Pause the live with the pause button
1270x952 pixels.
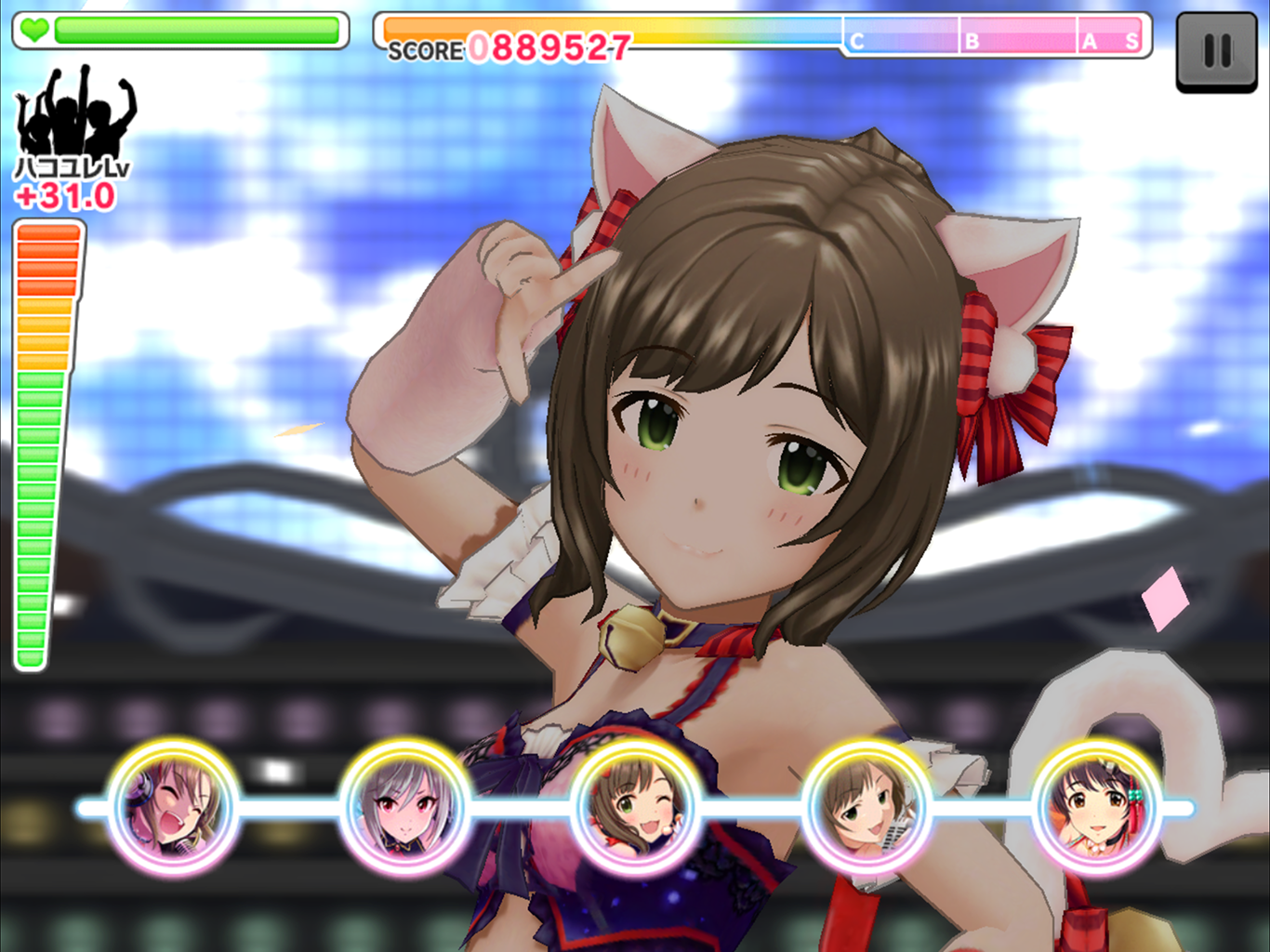pos(1216,51)
